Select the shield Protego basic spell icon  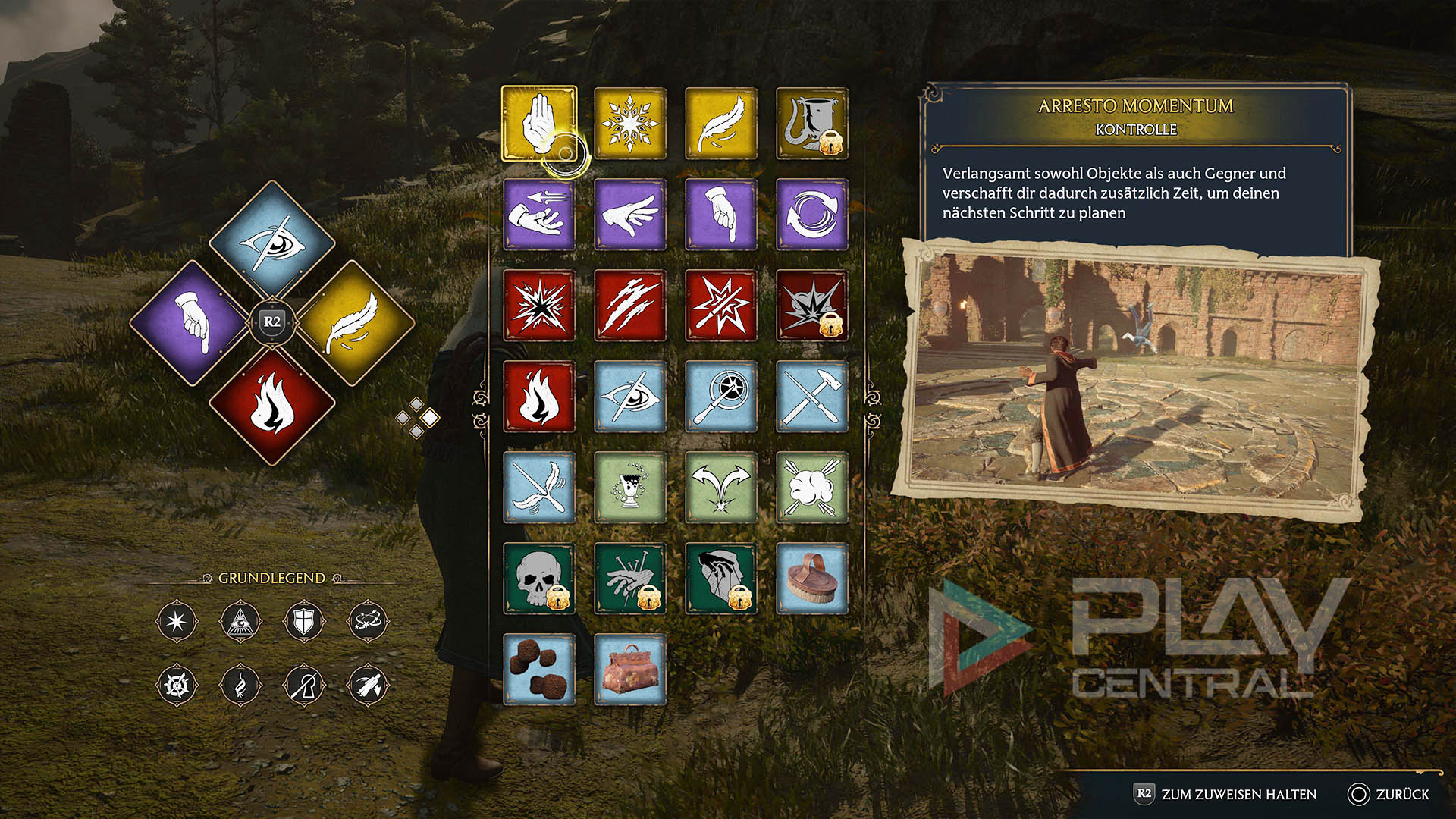point(303,622)
